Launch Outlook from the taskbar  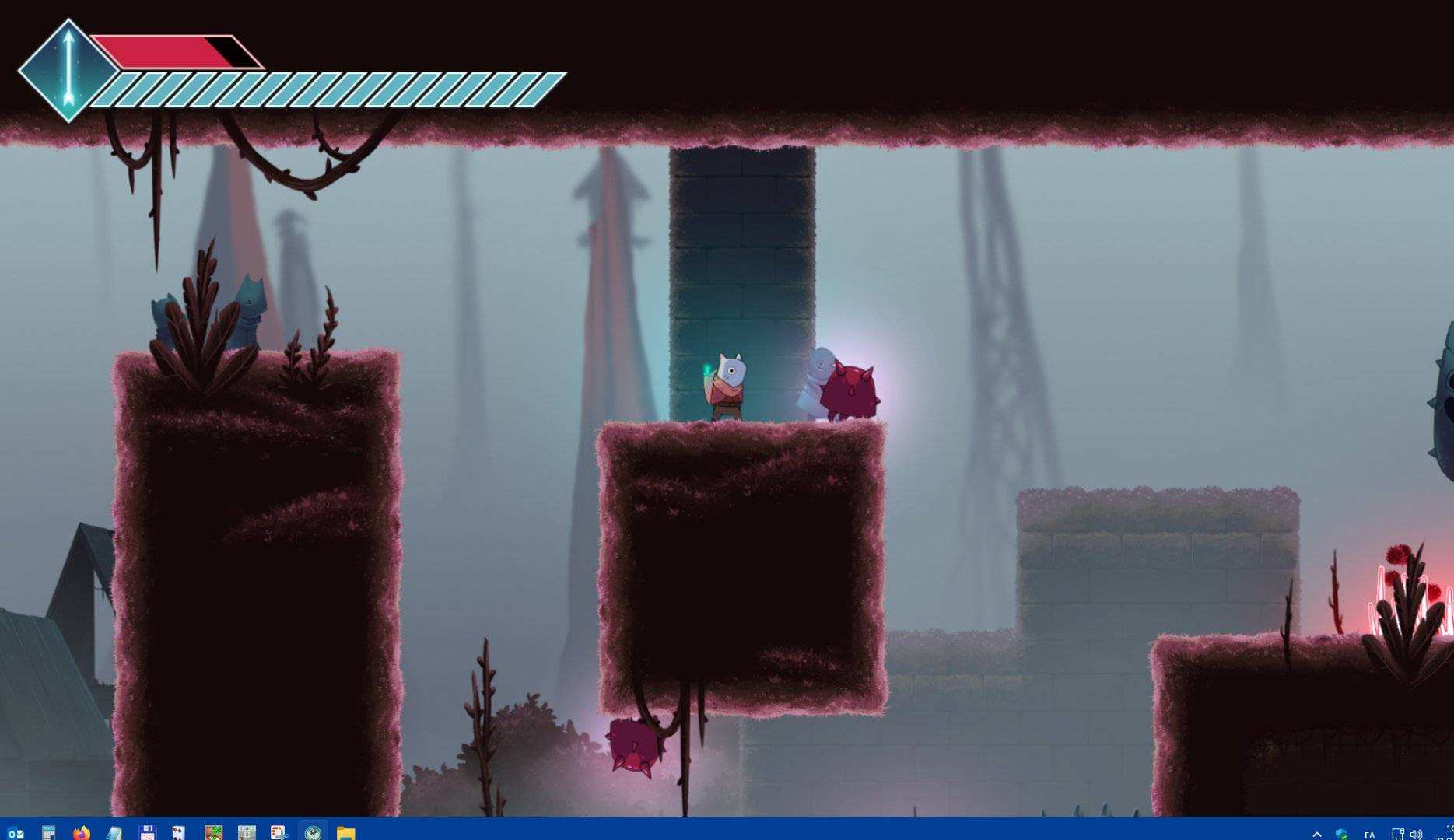coord(16,831)
